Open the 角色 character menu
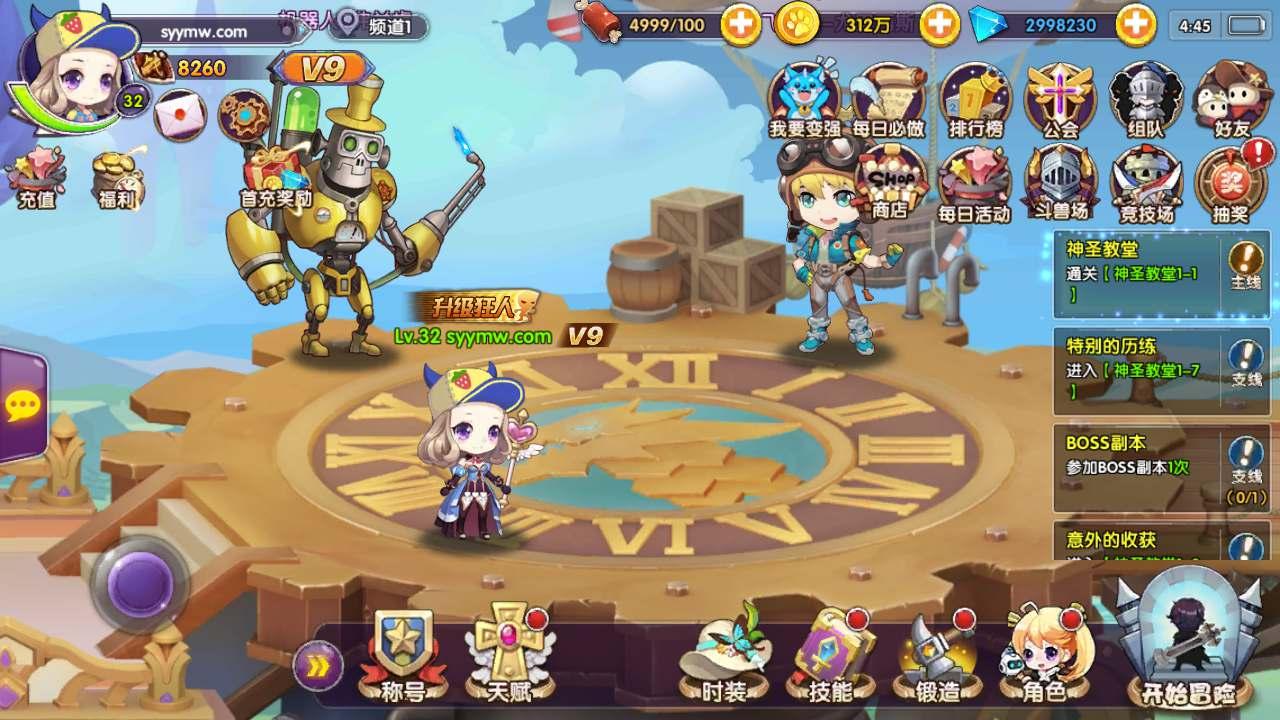 pos(1041,655)
